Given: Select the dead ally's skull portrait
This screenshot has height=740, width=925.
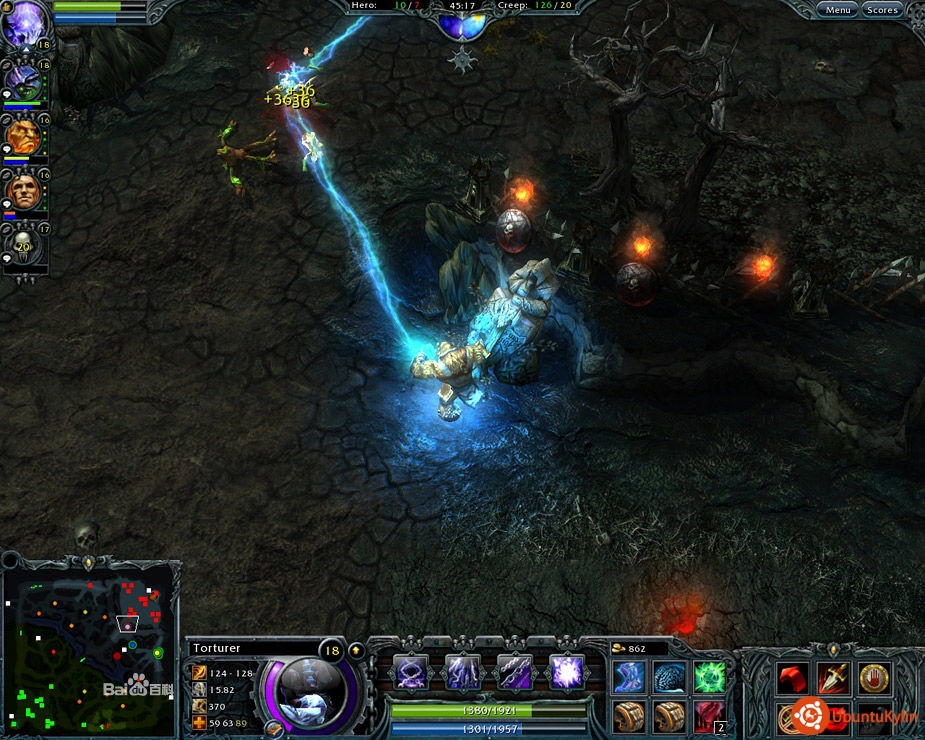Looking at the screenshot, I should [22, 245].
